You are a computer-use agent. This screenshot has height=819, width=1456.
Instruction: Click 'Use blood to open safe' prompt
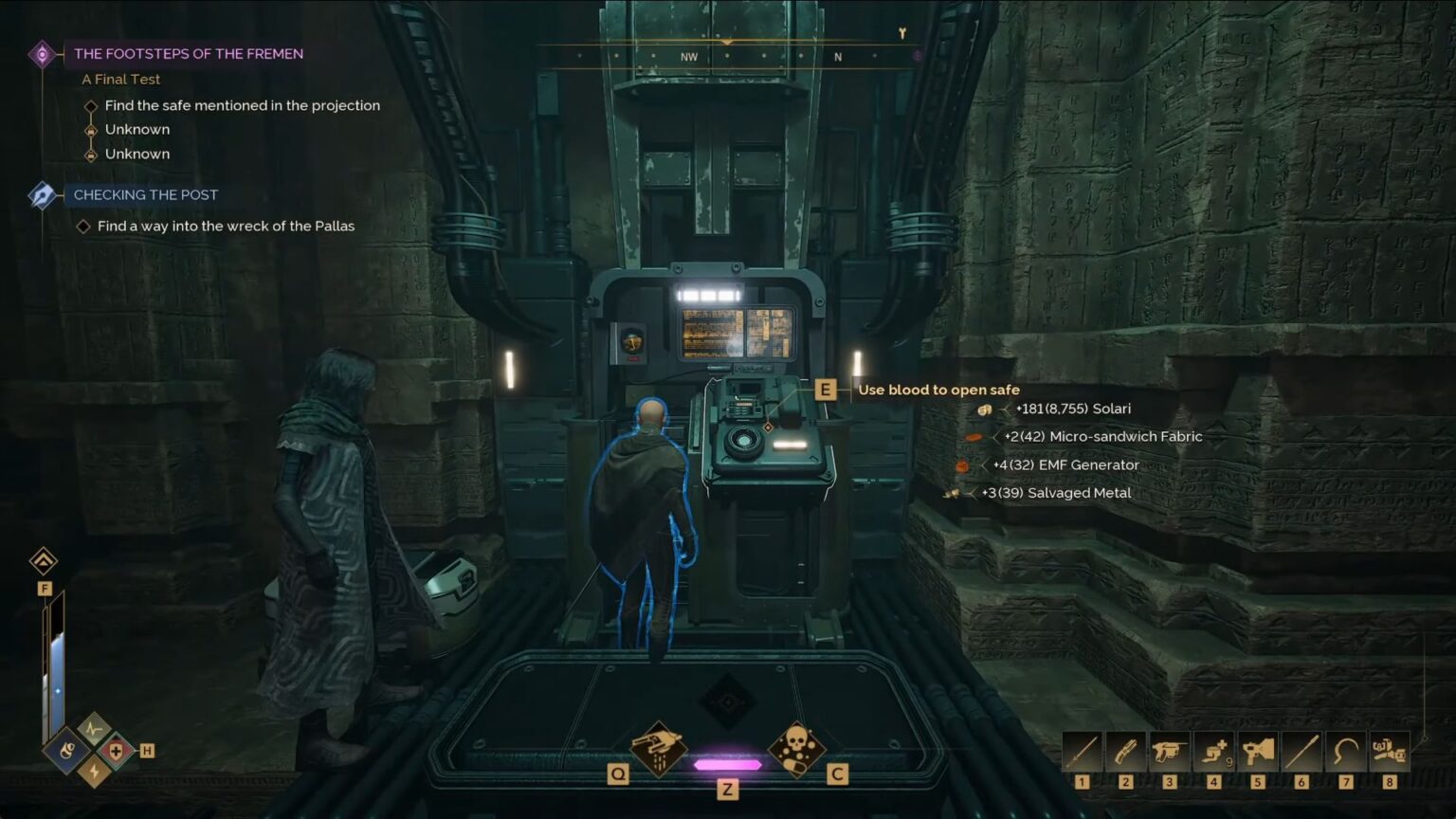tap(939, 390)
